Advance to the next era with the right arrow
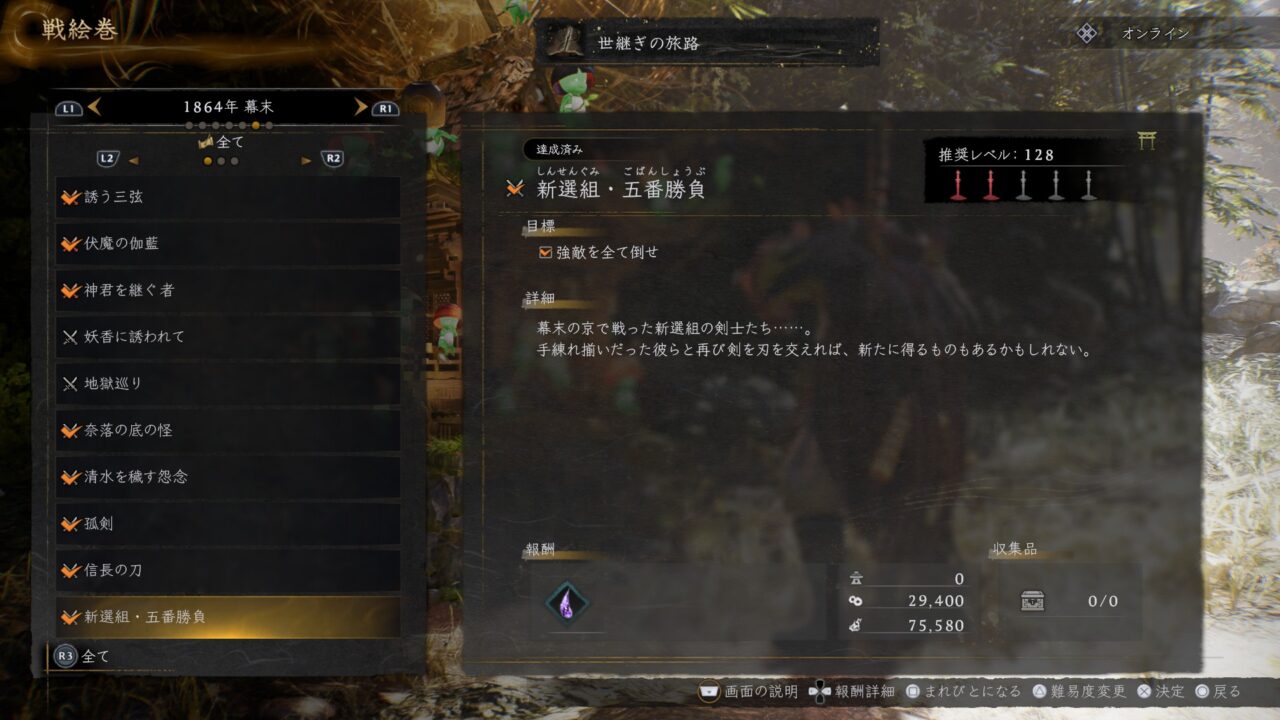 coord(360,107)
